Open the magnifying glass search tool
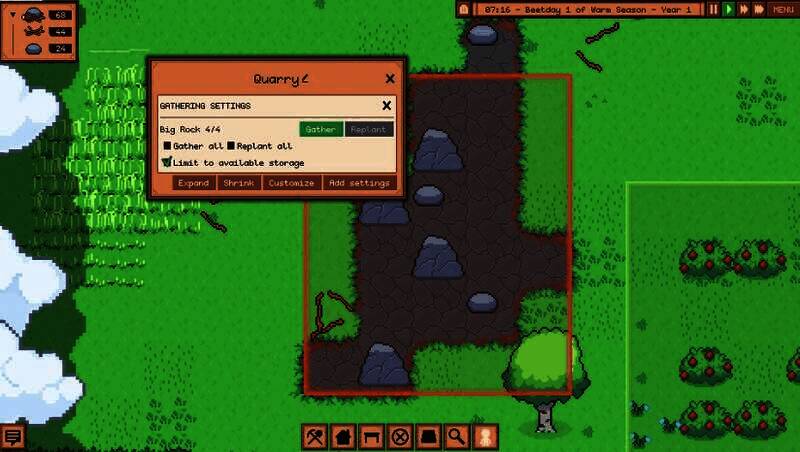The height and width of the screenshot is (452, 800). (457, 436)
